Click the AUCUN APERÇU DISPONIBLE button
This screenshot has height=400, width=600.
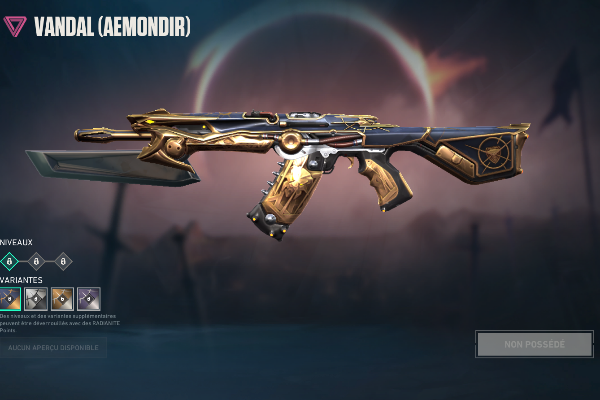tap(54, 347)
